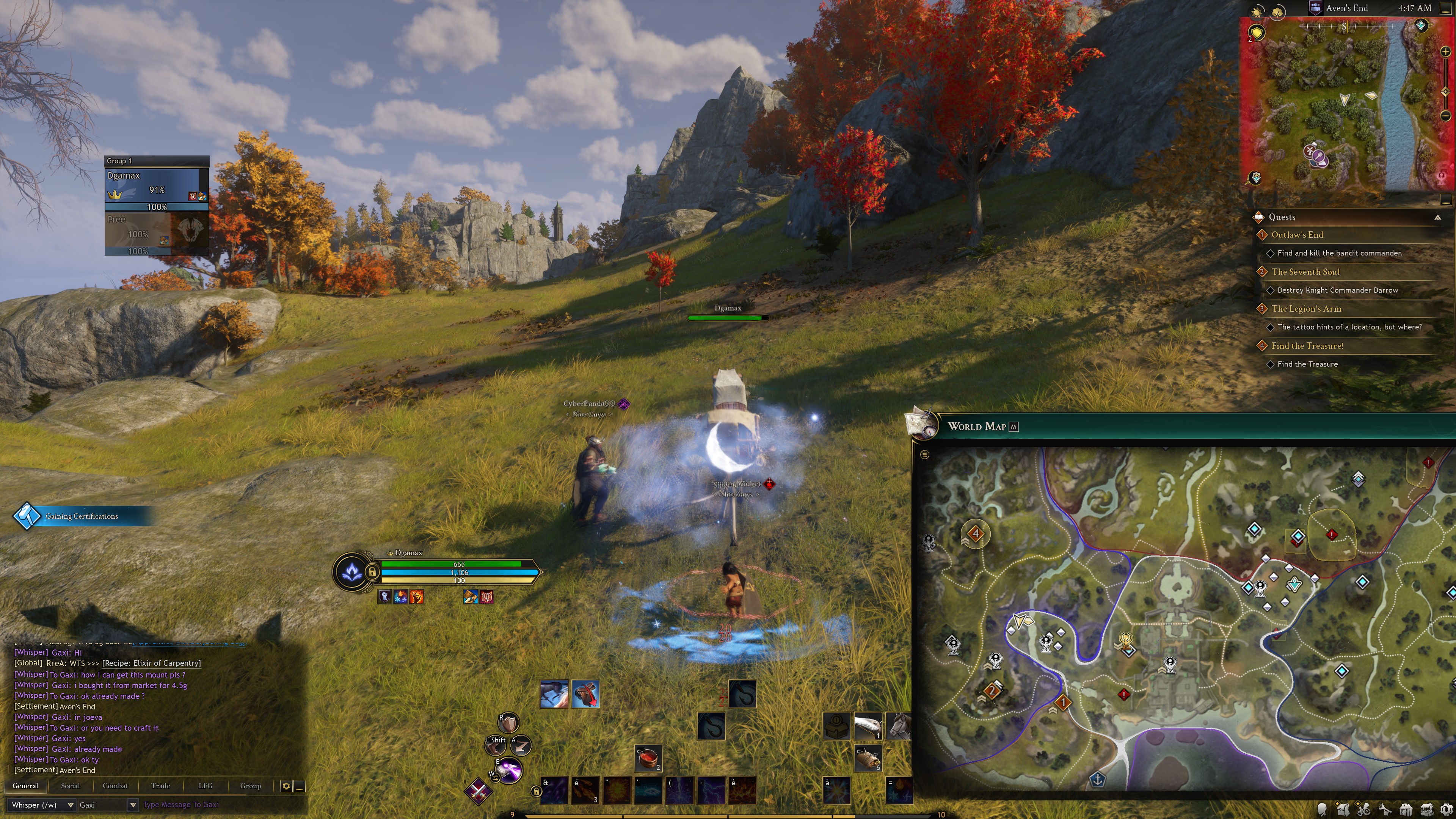Select the LFG chat tab
Viewport: 1456px width, 819px height.
pos(205,786)
